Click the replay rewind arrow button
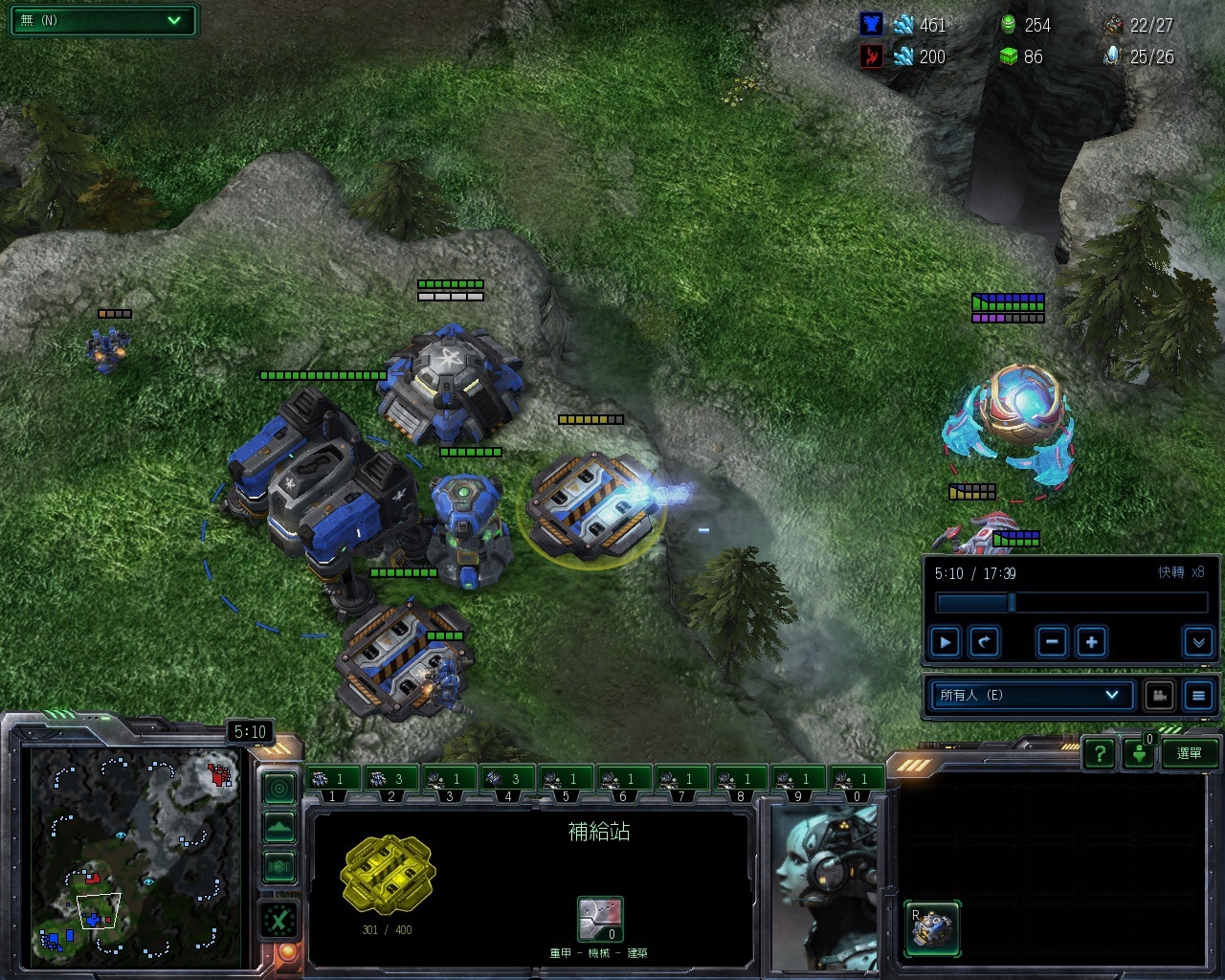The image size is (1225, 980). (x=984, y=642)
